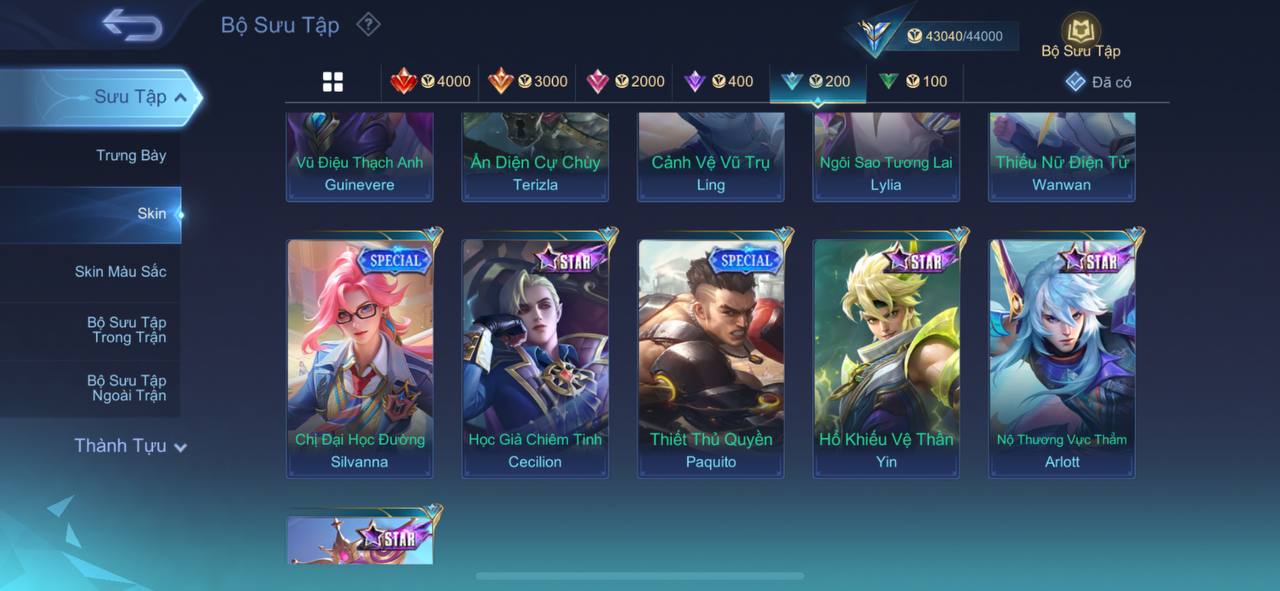Image resolution: width=1280 pixels, height=591 pixels.
Task: Choose Cecilion's Học Giả Chiêm Tinh skin
Action: pos(535,358)
